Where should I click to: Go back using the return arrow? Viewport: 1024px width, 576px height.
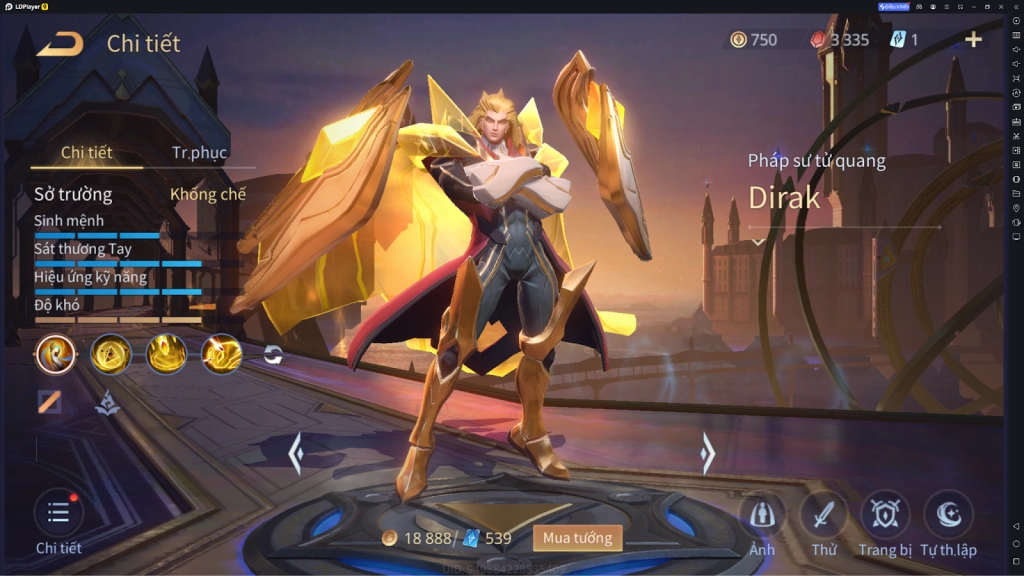click(x=60, y=44)
